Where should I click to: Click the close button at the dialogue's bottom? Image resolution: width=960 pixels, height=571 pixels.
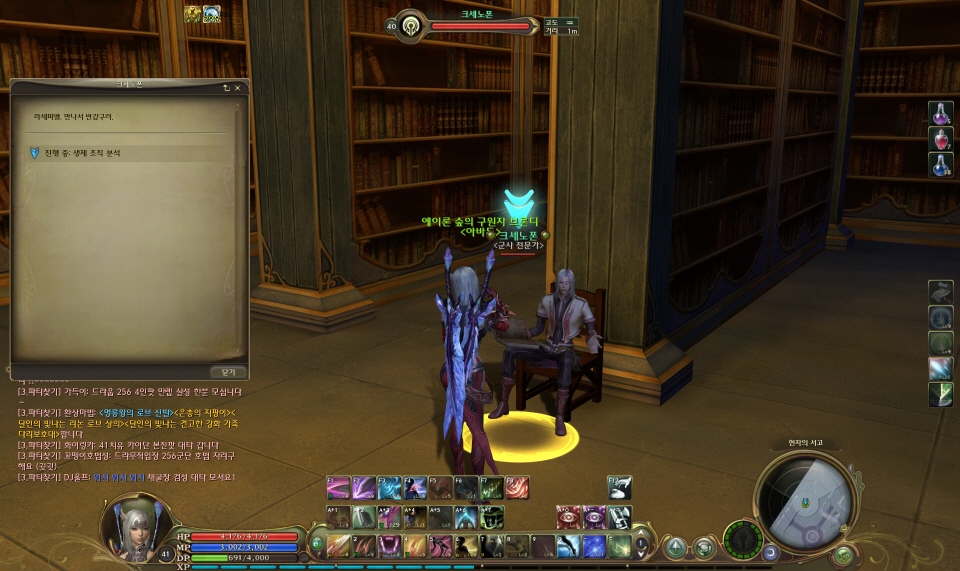(x=228, y=371)
